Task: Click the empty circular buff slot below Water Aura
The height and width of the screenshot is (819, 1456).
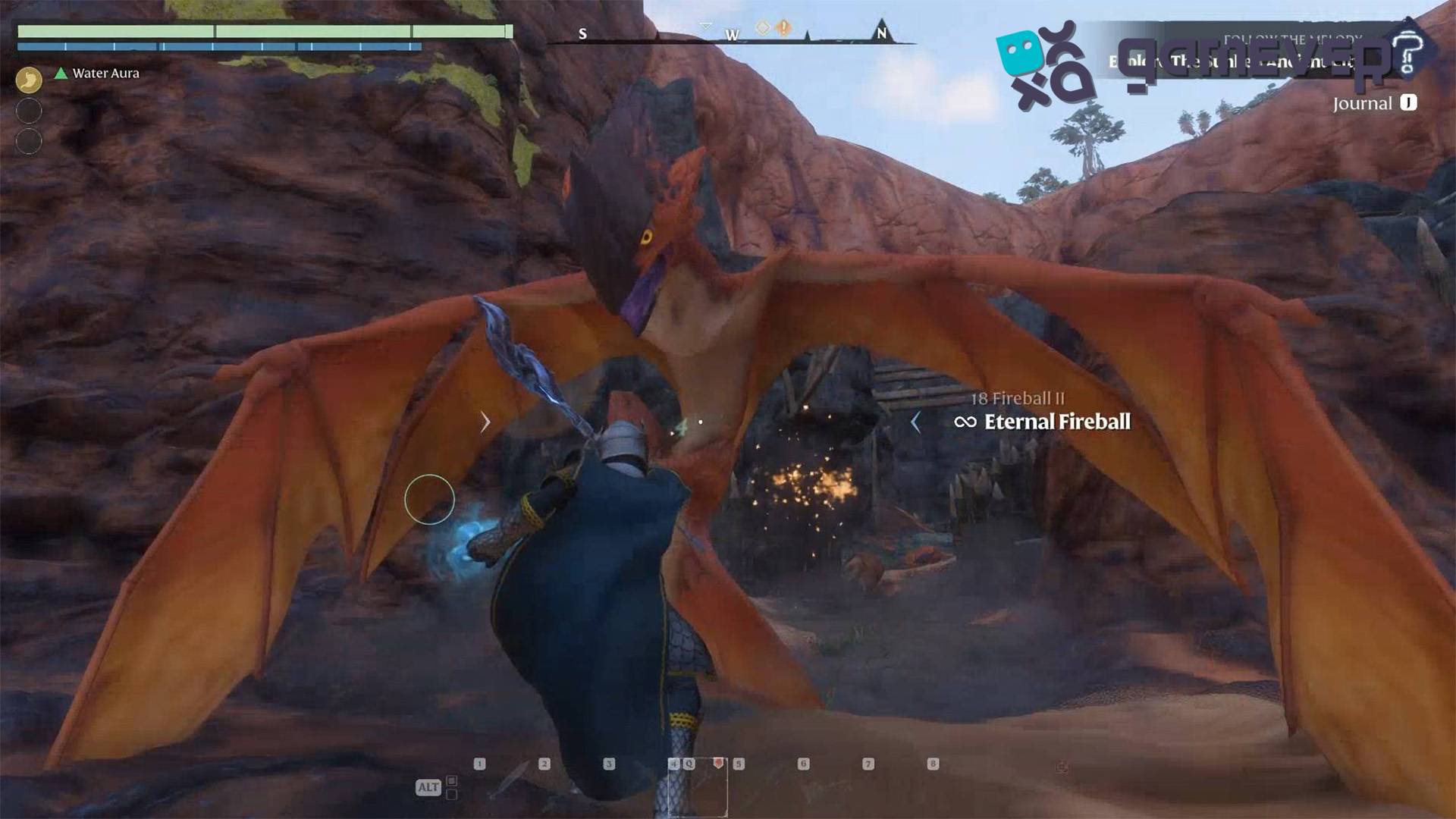Action: pos(28,110)
